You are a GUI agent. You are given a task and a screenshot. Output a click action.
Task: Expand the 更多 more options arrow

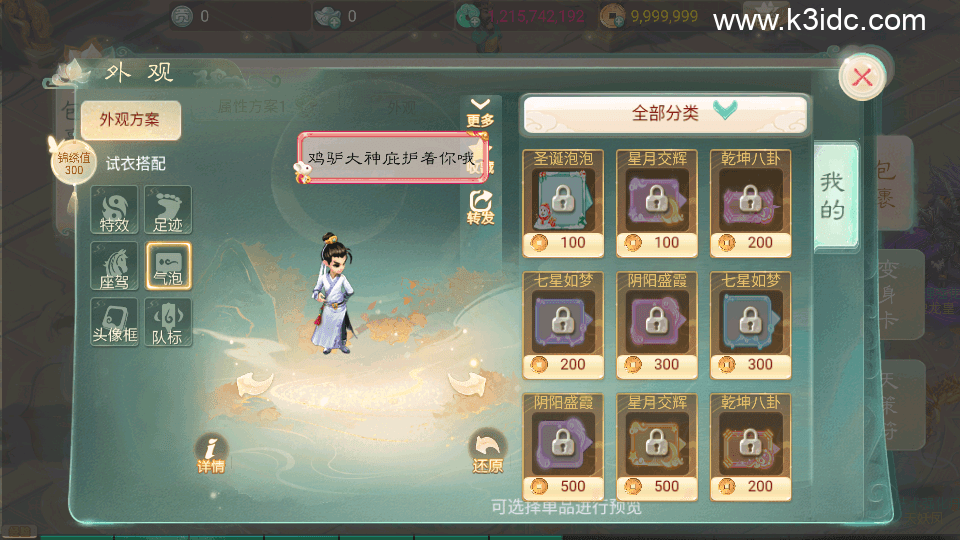[481, 110]
